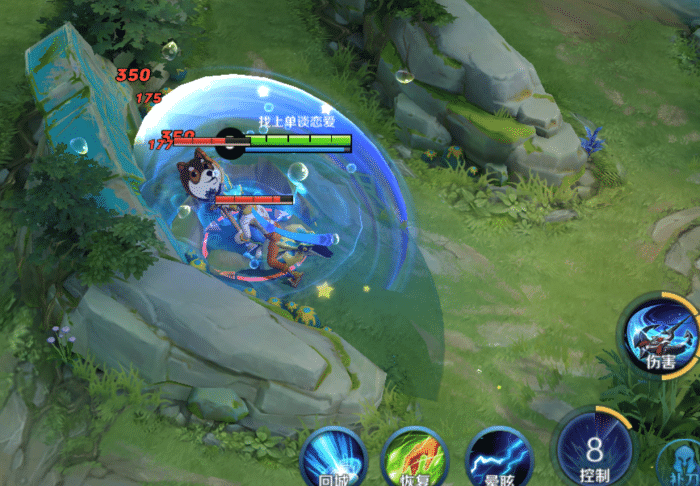Screen dimensions: 700x486
Task: Use the 恢复 heal spell
Action: [x=414, y=459]
